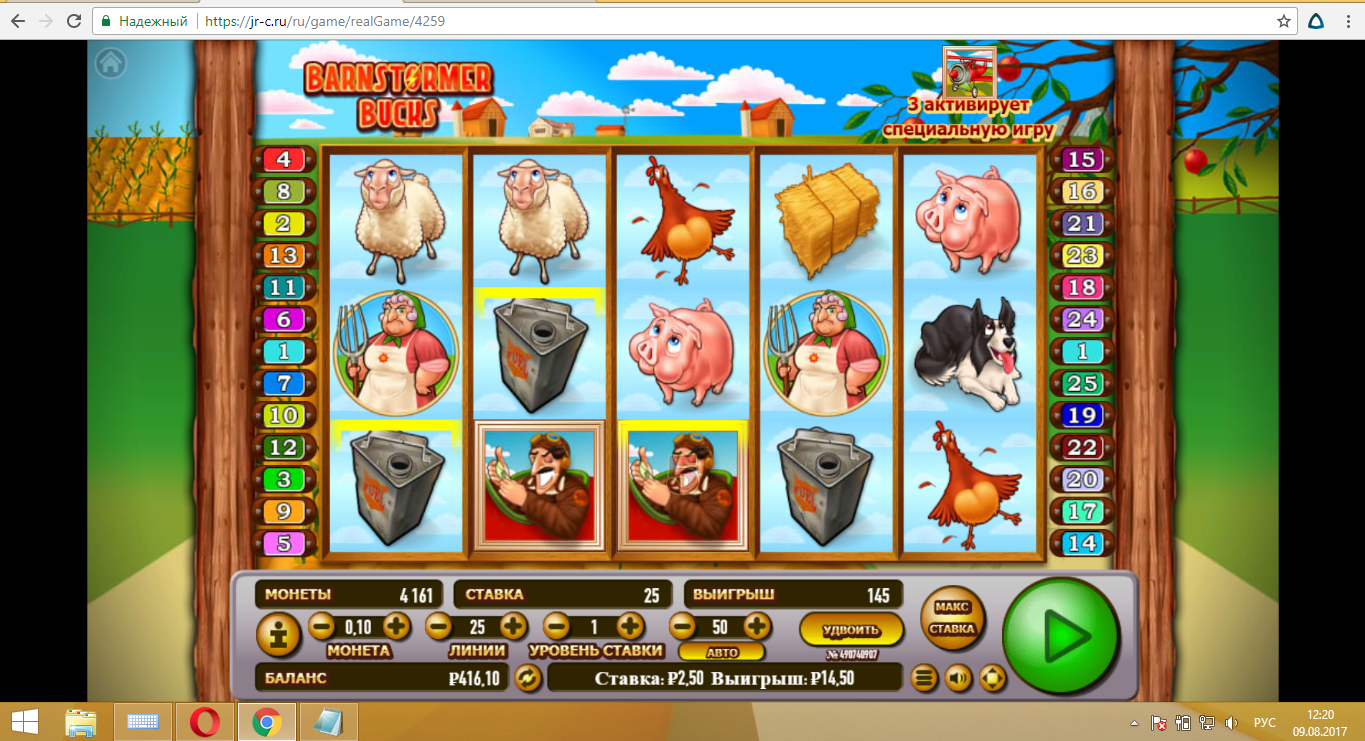Go to the lobby via the home icon
This screenshot has width=1365, height=741.
click(111, 63)
